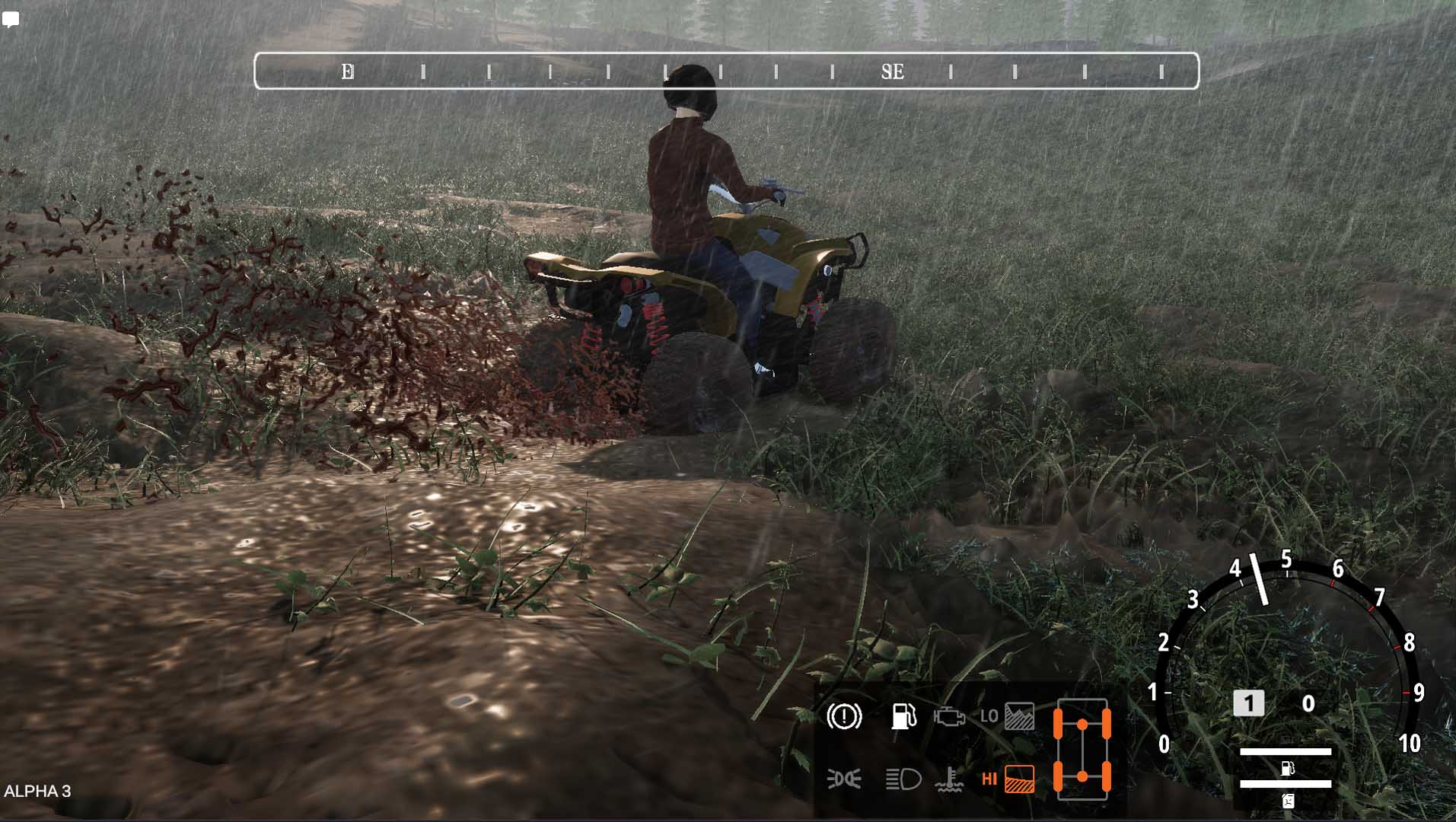Click the parking brake warning indicator
Viewport: 1456px width, 822px height.
tap(844, 716)
